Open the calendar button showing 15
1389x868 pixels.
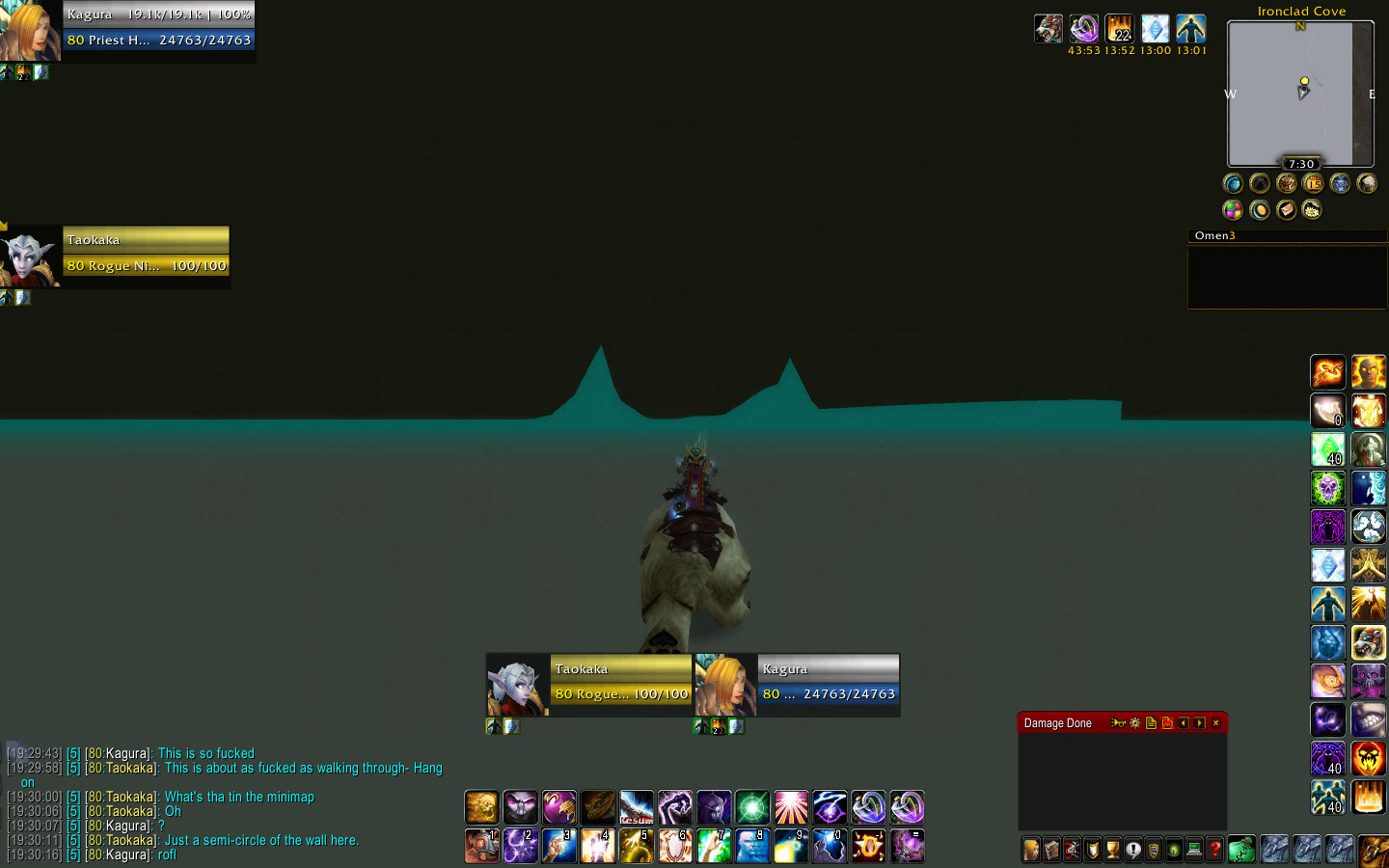pyautogui.click(x=1313, y=183)
